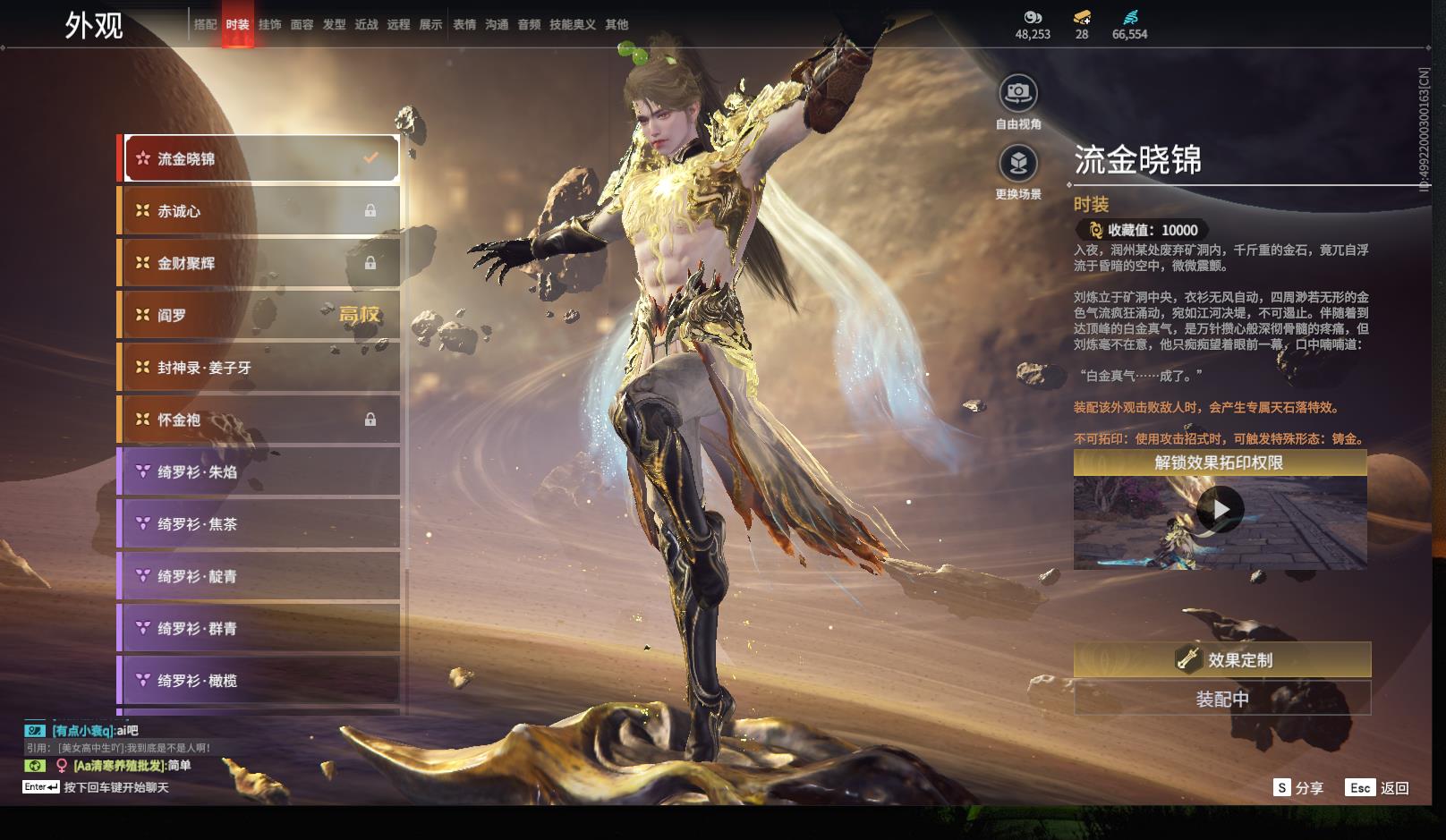This screenshot has height=840, width=1446.
Task: Play the outfit effect preview video
Action: pyautogui.click(x=1220, y=509)
